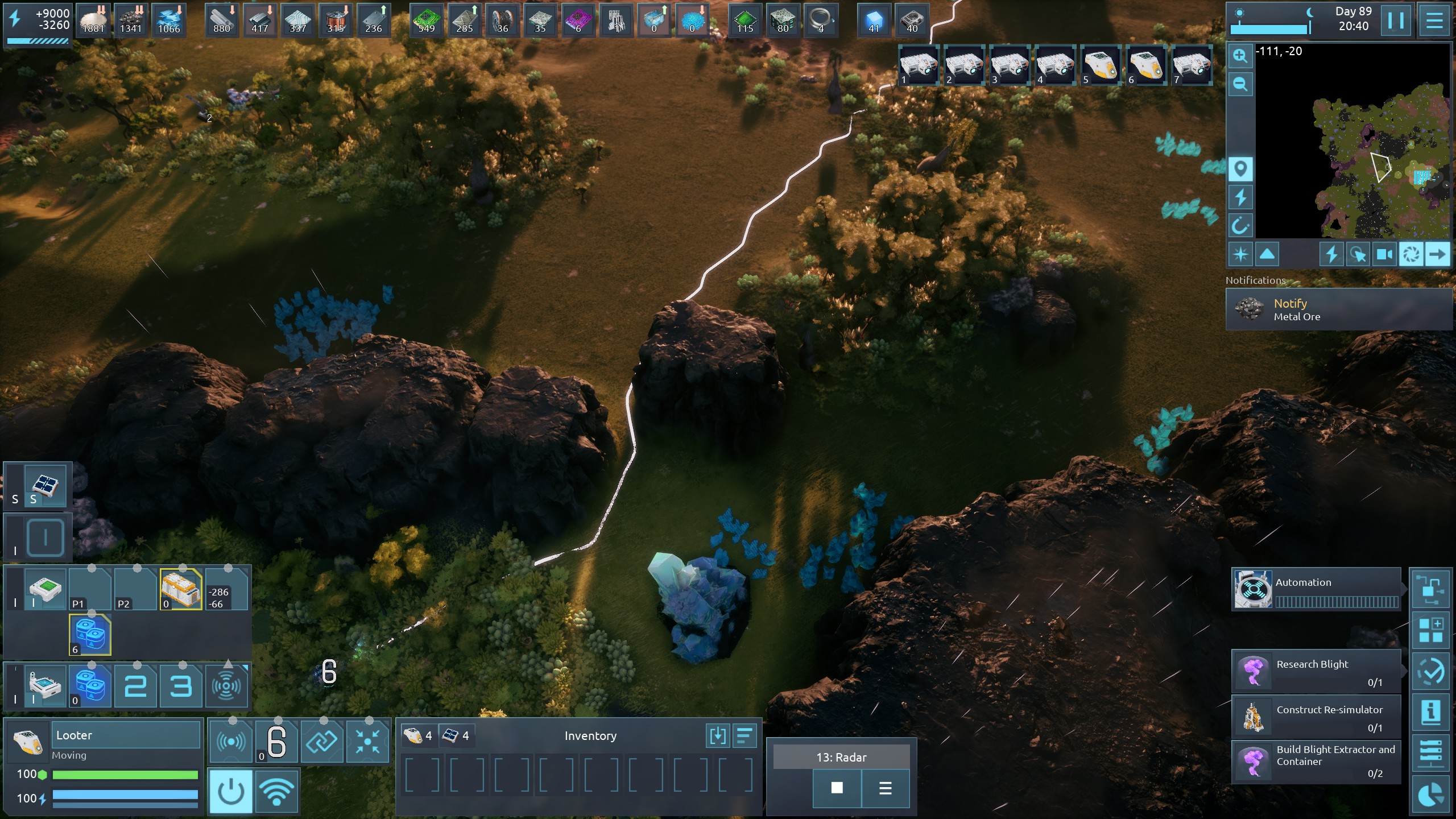This screenshot has height=819, width=1456.
Task: Select the Construct Re-simulator objective
Action: (x=1316, y=717)
